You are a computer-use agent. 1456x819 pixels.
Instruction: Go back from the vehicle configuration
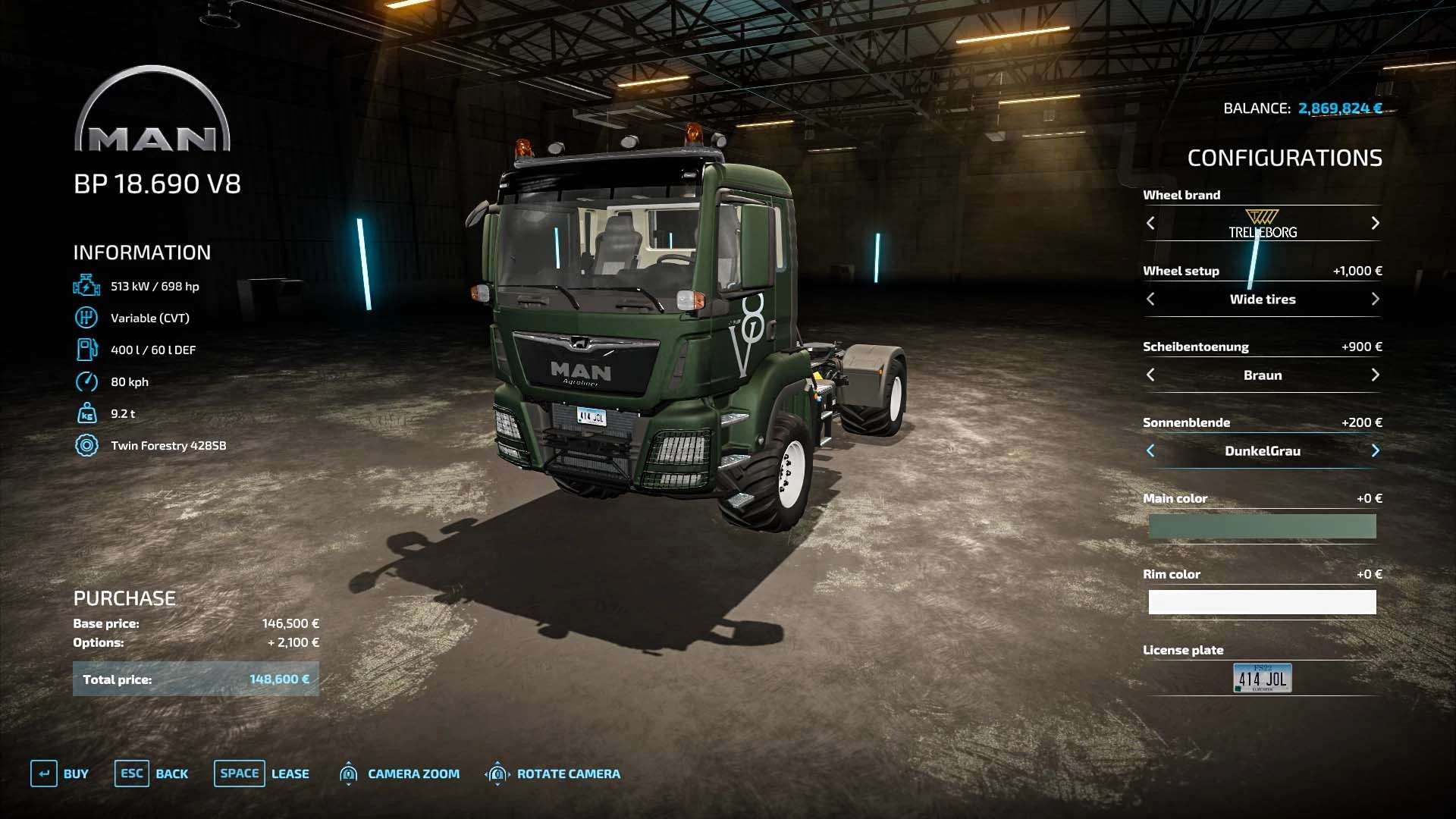(x=152, y=773)
